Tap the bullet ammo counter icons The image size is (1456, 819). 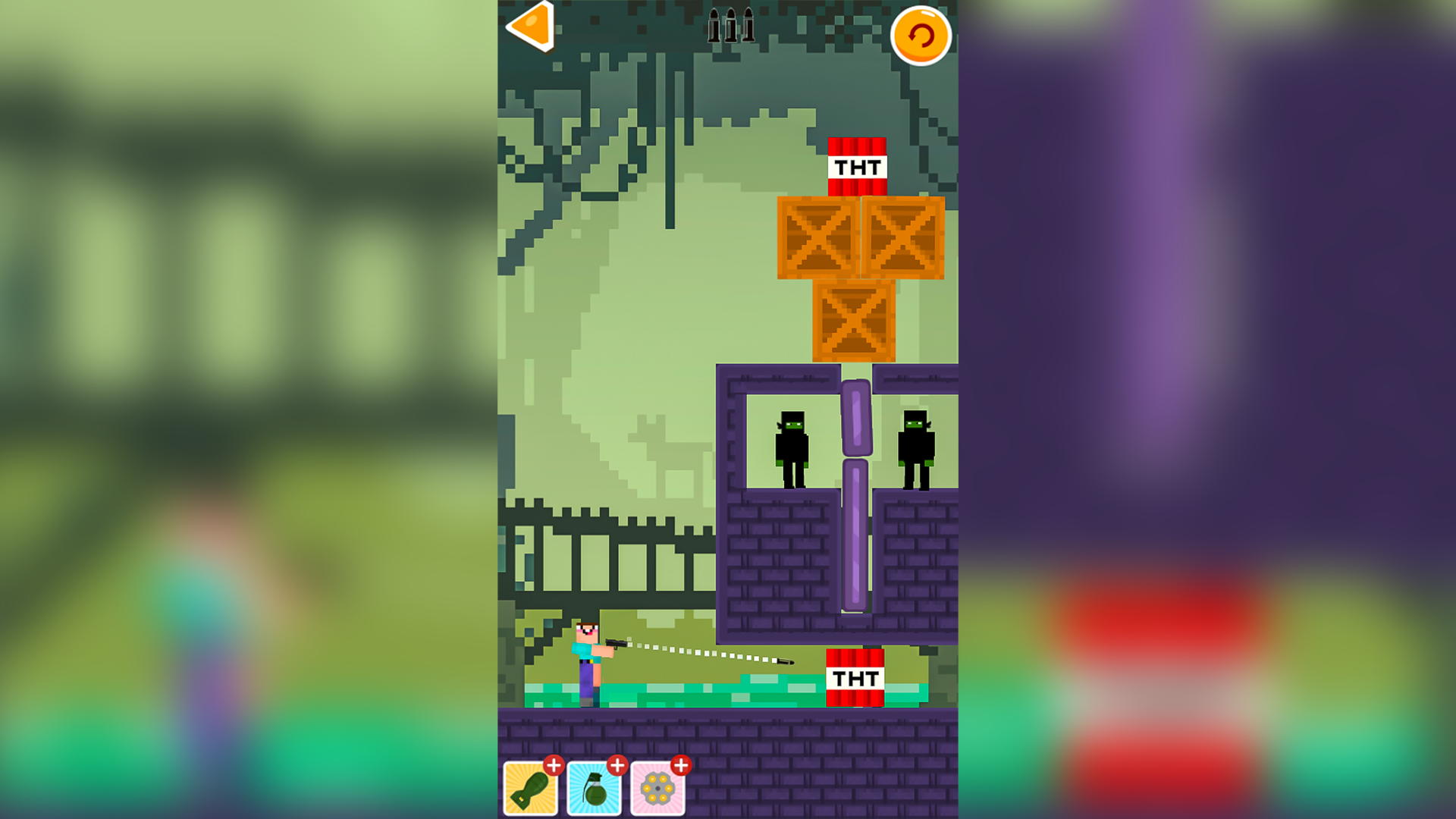tap(730, 25)
